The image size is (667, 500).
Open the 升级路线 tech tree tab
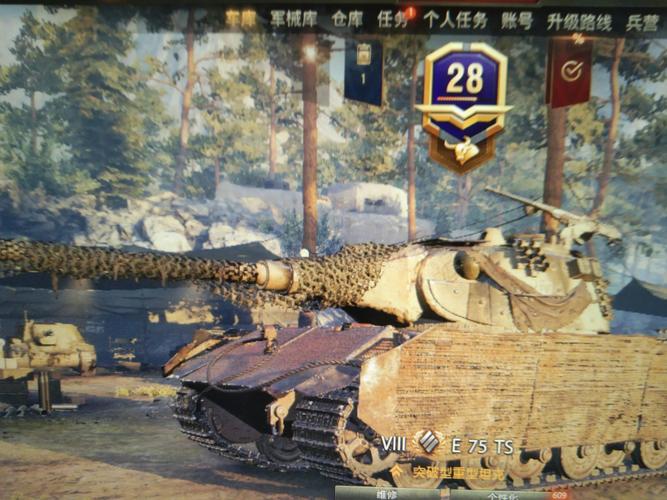(x=579, y=21)
